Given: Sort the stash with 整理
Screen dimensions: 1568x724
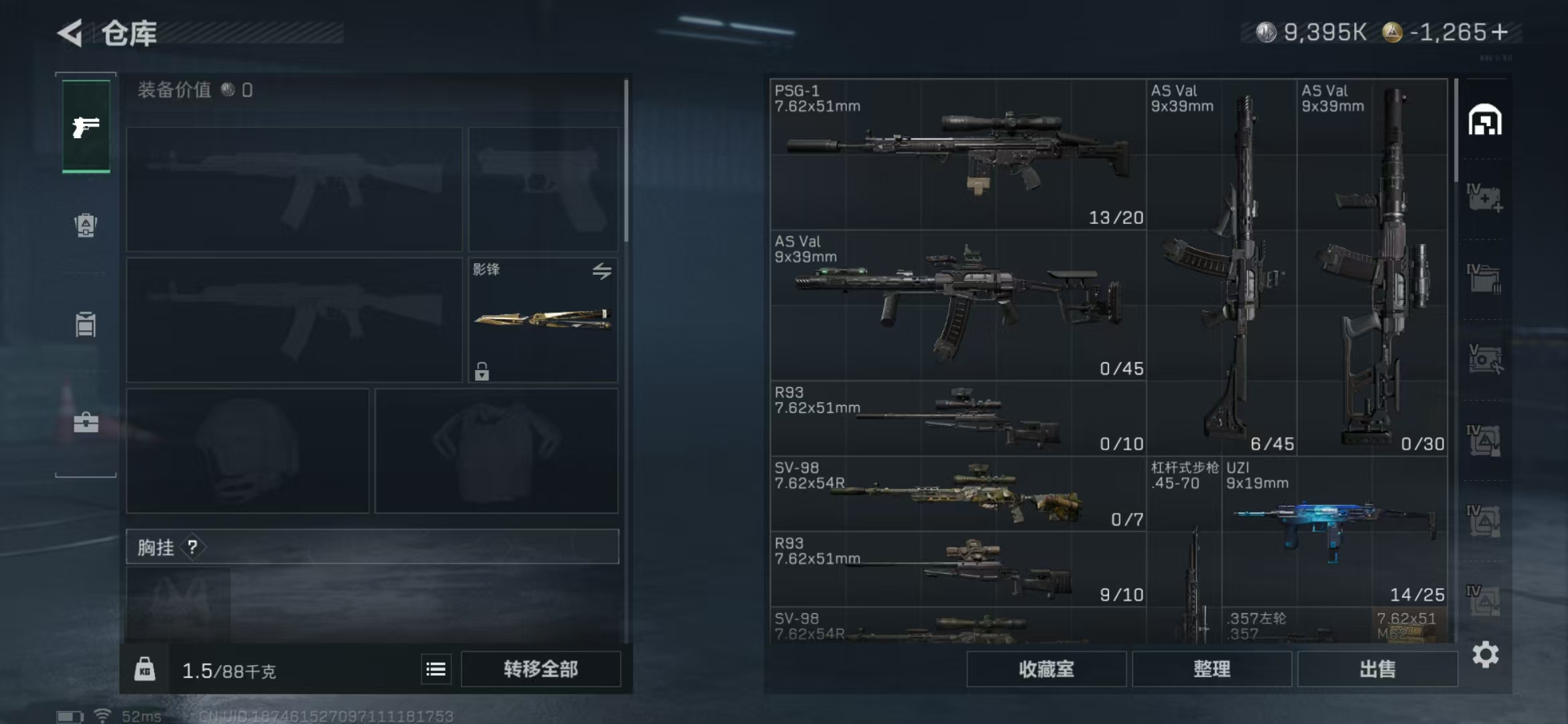Looking at the screenshot, I should (x=1212, y=669).
